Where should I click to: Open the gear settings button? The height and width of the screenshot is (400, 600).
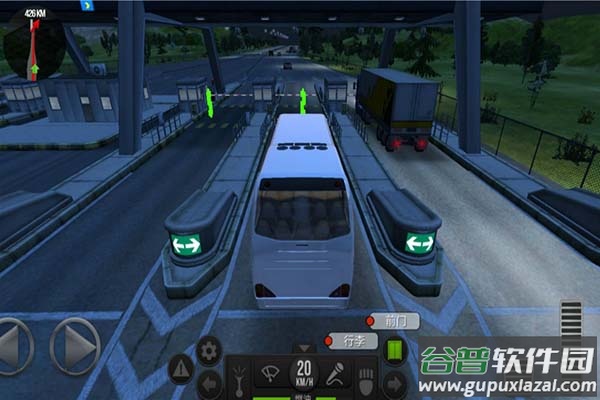(207, 350)
